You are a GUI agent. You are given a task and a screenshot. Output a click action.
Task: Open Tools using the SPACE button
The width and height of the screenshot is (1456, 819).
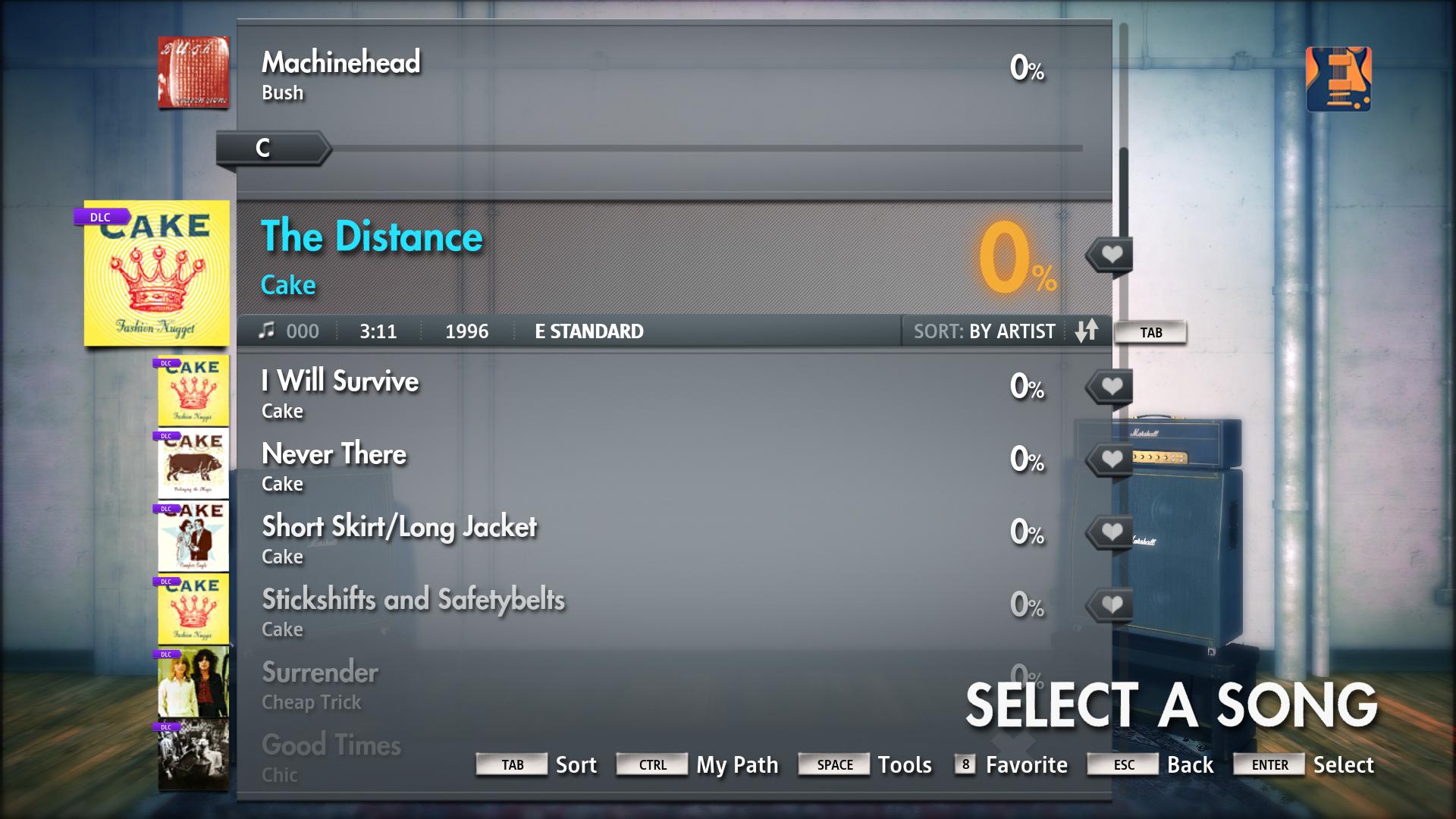[x=833, y=764]
